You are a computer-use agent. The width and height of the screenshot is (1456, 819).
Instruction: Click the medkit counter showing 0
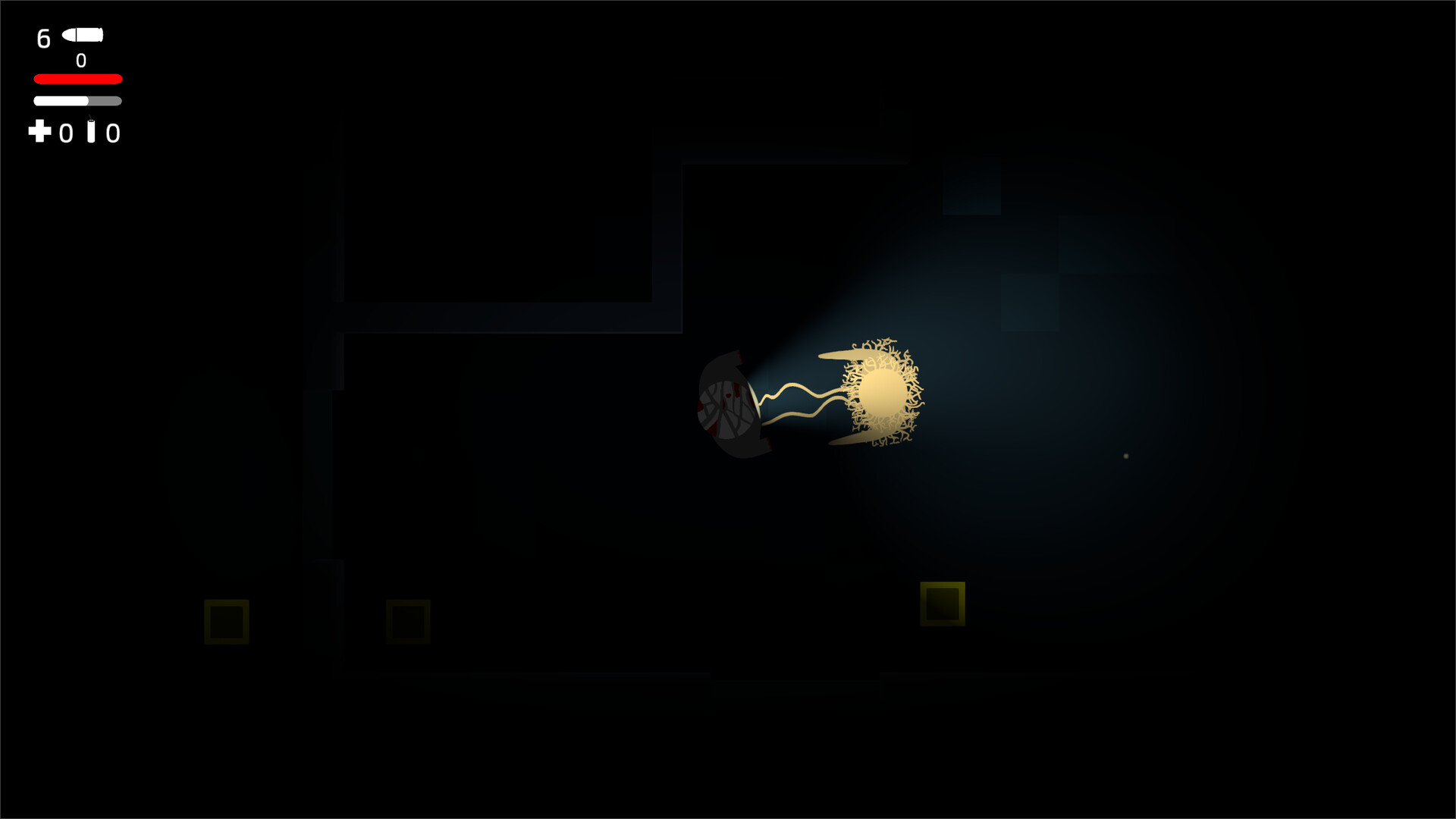[x=67, y=134]
